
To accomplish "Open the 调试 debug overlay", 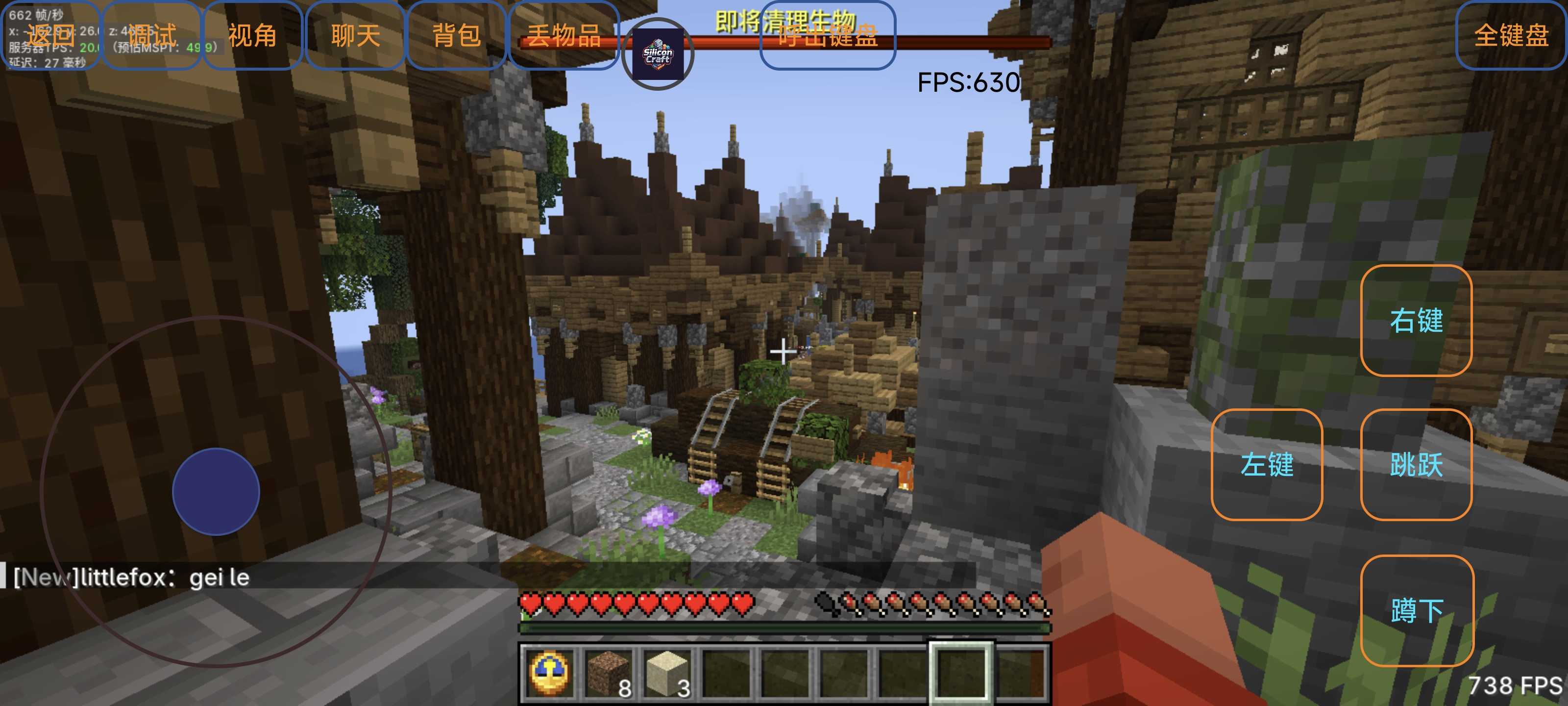I will coord(151,35).
